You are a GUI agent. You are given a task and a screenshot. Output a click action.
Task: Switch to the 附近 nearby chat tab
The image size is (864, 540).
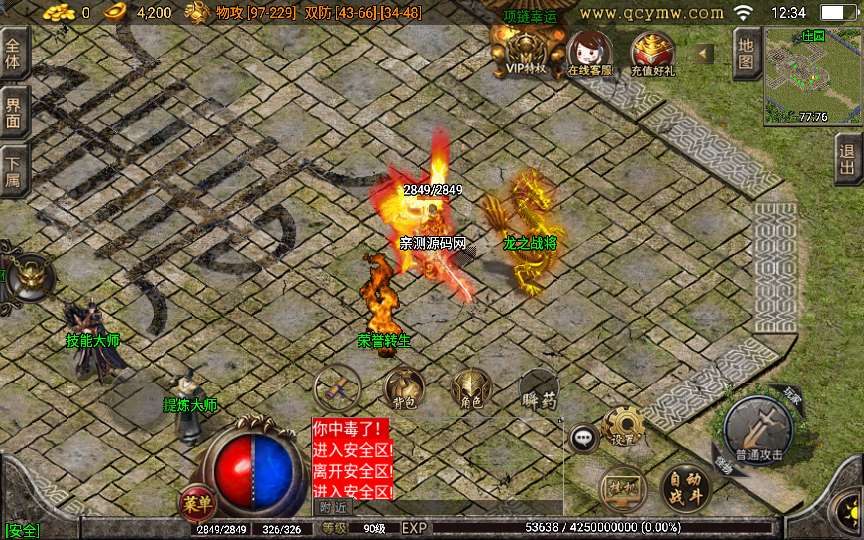pyautogui.click(x=333, y=507)
